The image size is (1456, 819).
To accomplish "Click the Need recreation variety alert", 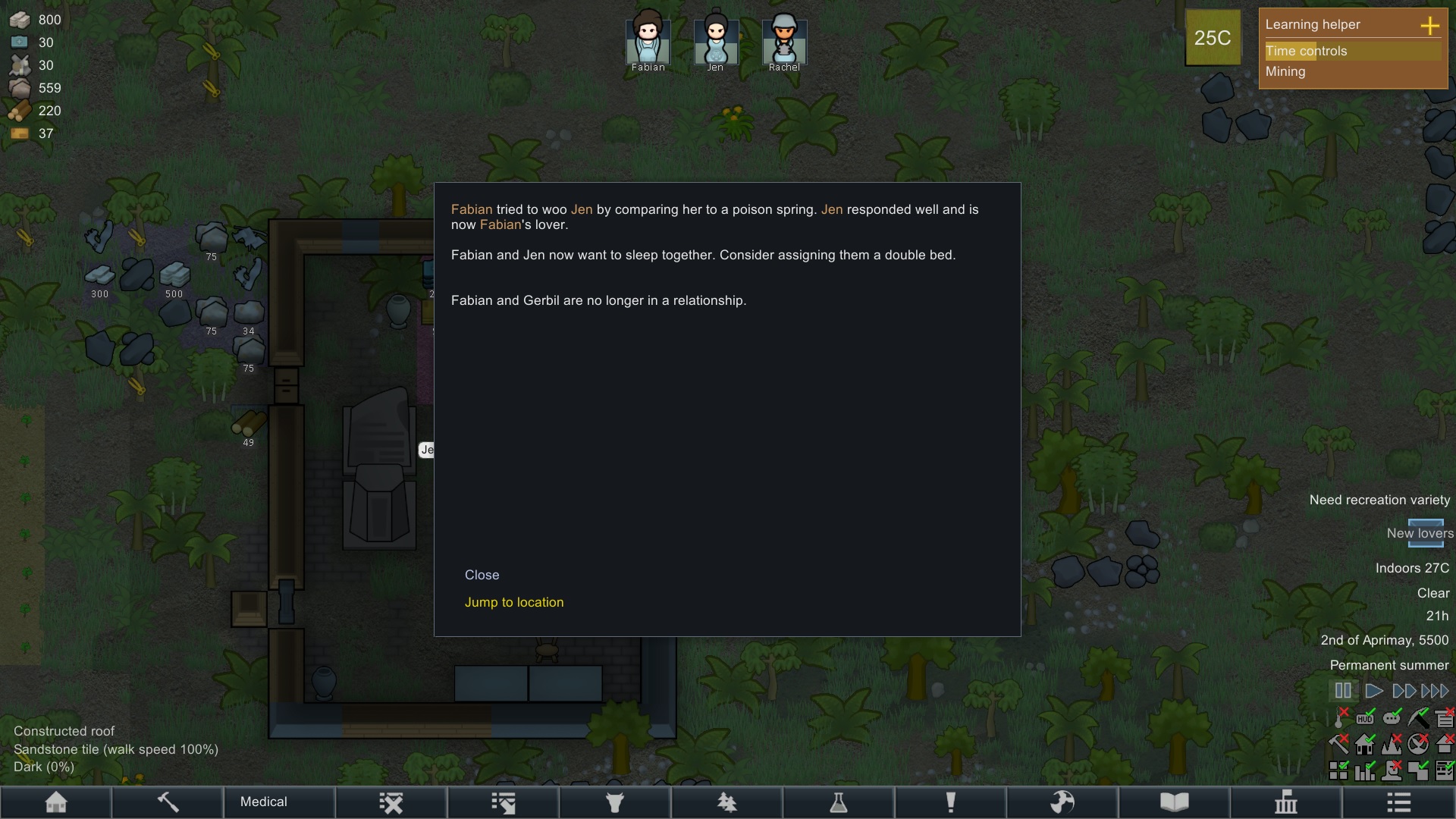I will tap(1379, 500).
